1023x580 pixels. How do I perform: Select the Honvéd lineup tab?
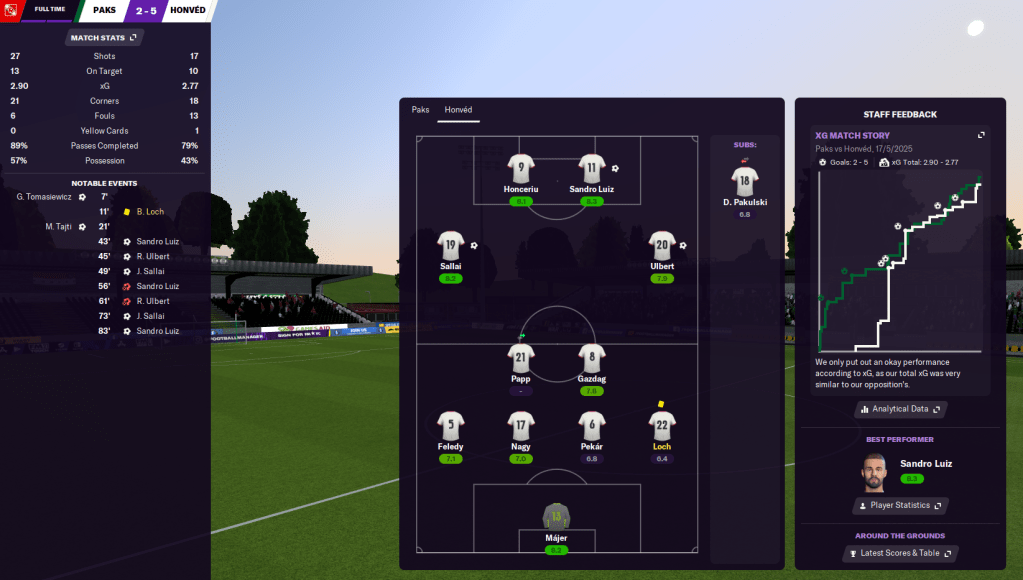(459, 110)
